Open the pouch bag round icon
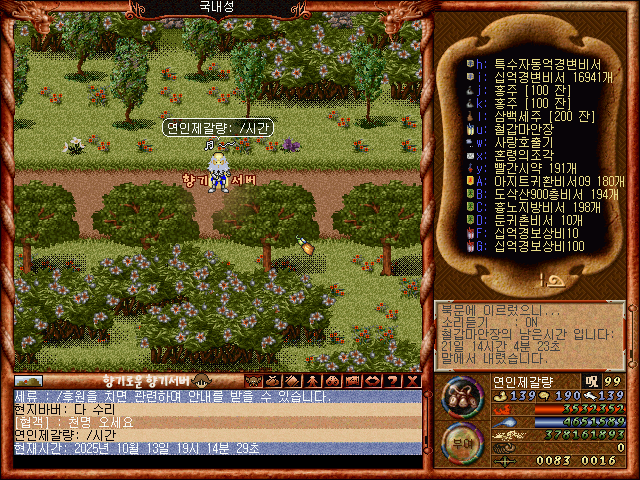 point(461,396)
